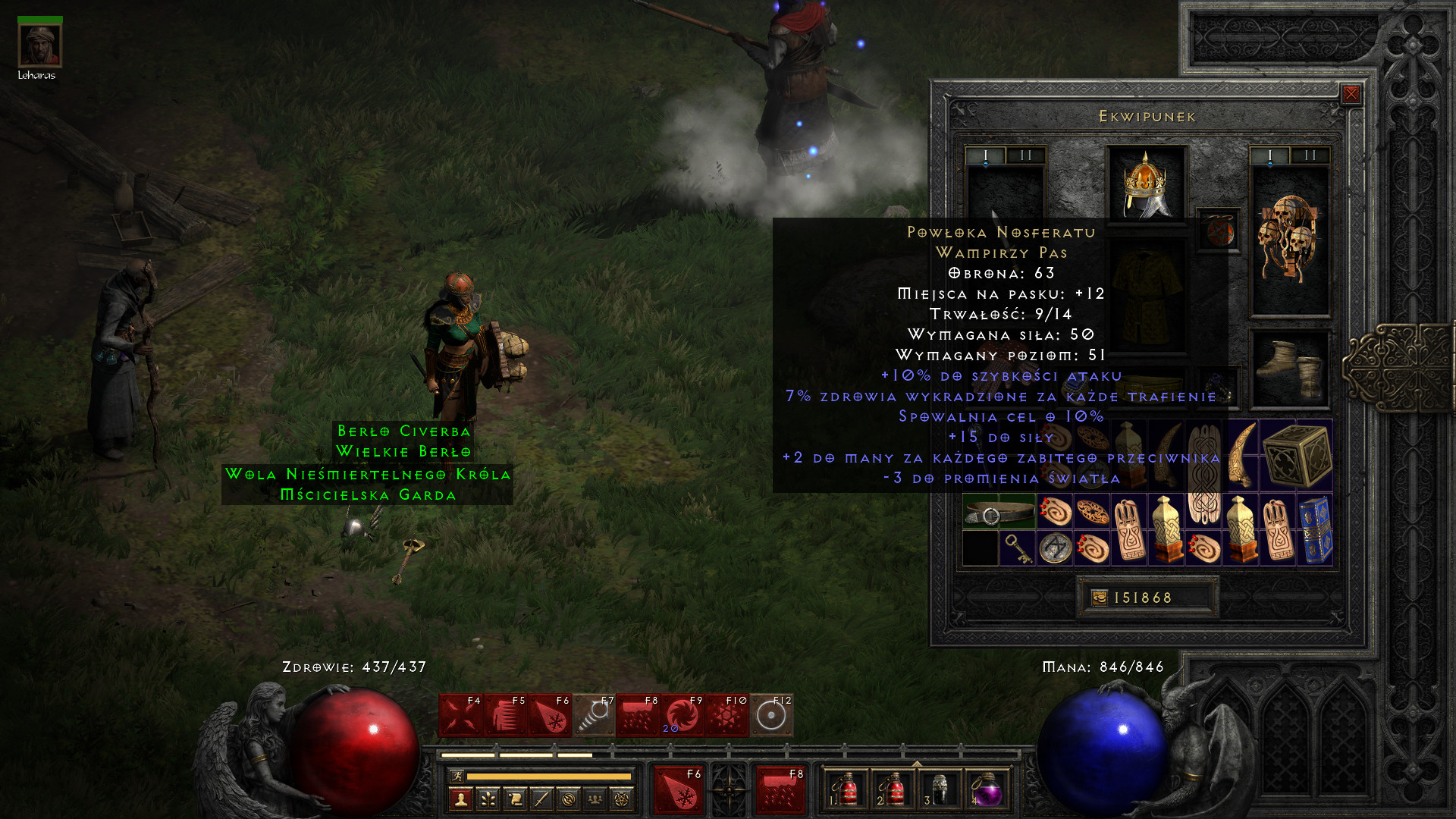Screen dimensions: 1456x819
Task: Pick the golden key from inventory
Action: coord(1017,548)
